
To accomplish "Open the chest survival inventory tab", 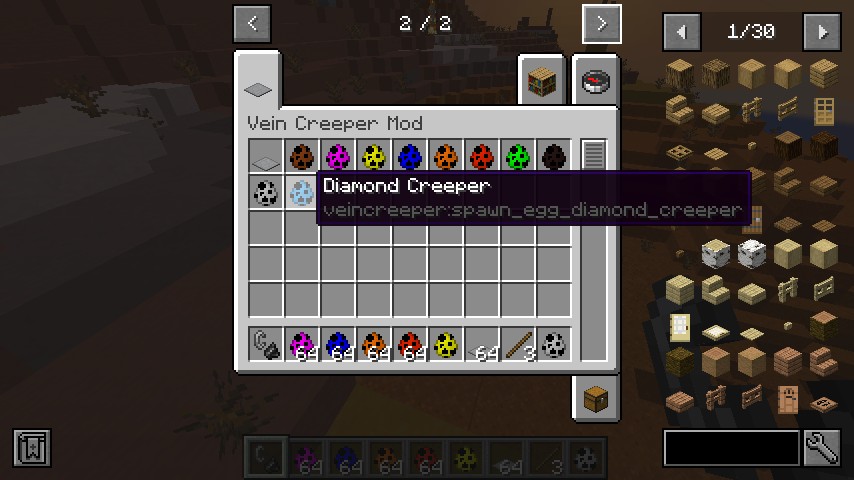I will point(594,400).
